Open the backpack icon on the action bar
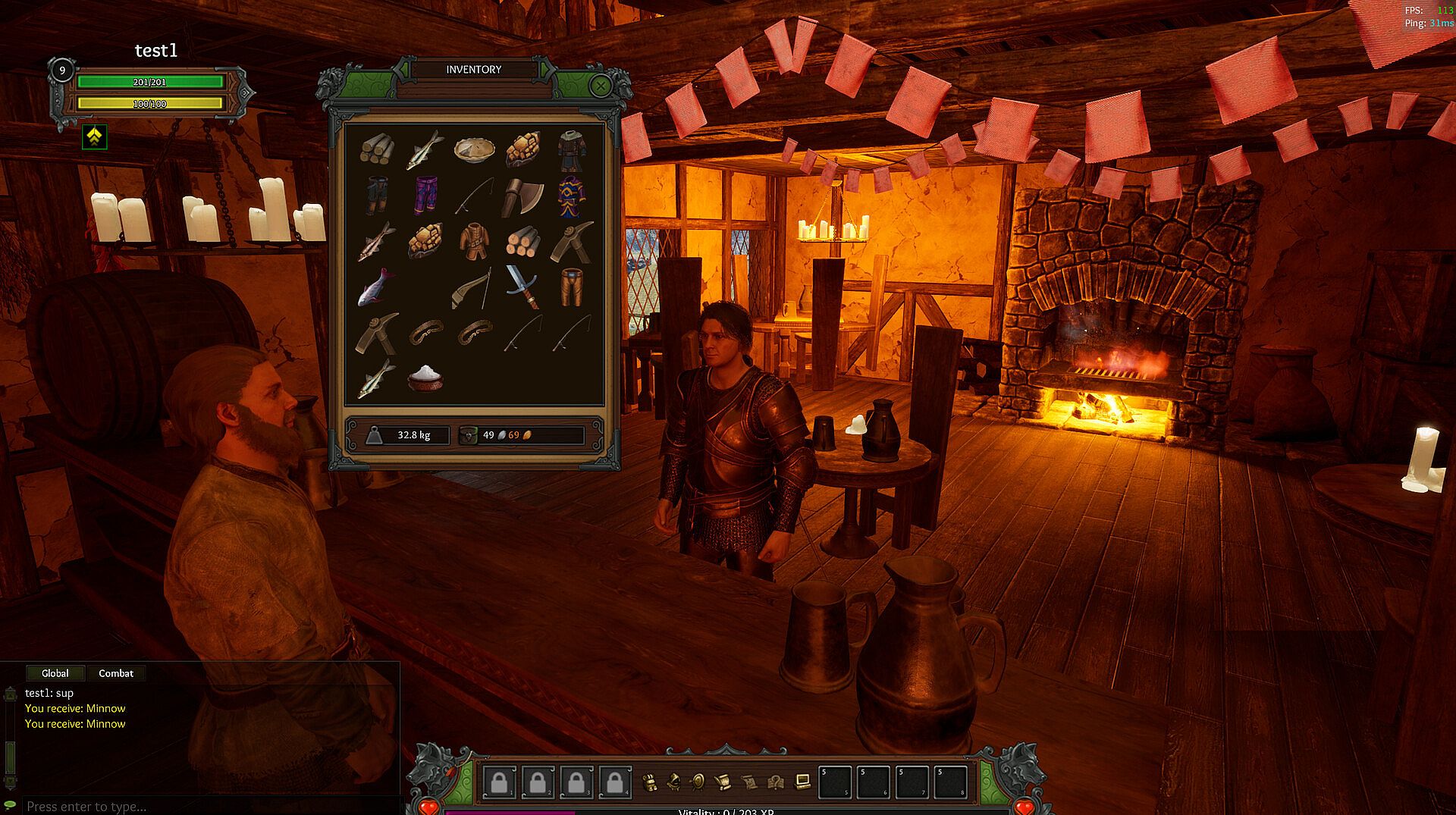 649,782
